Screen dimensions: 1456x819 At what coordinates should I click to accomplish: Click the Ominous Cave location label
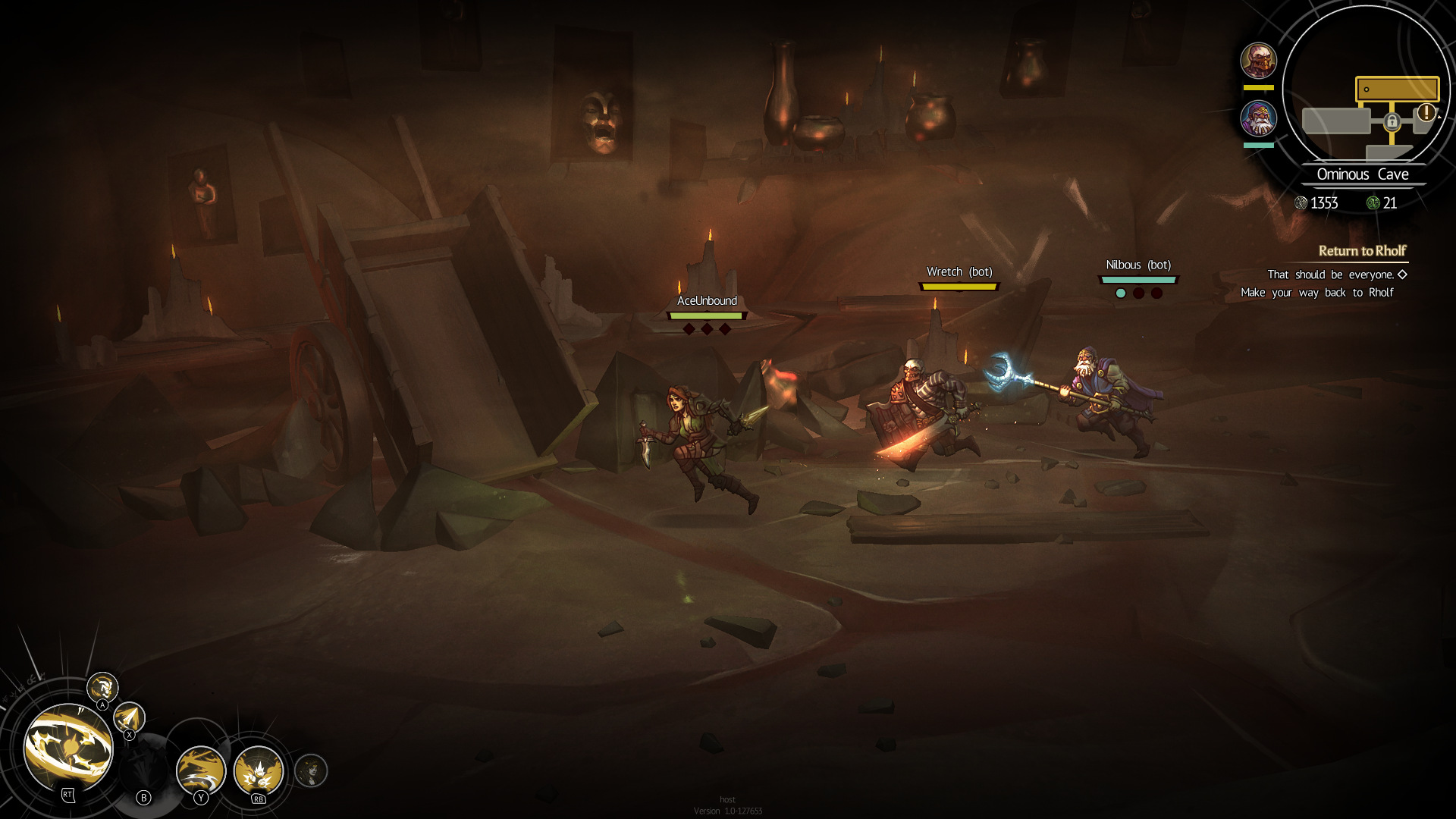coord(1363,174)
